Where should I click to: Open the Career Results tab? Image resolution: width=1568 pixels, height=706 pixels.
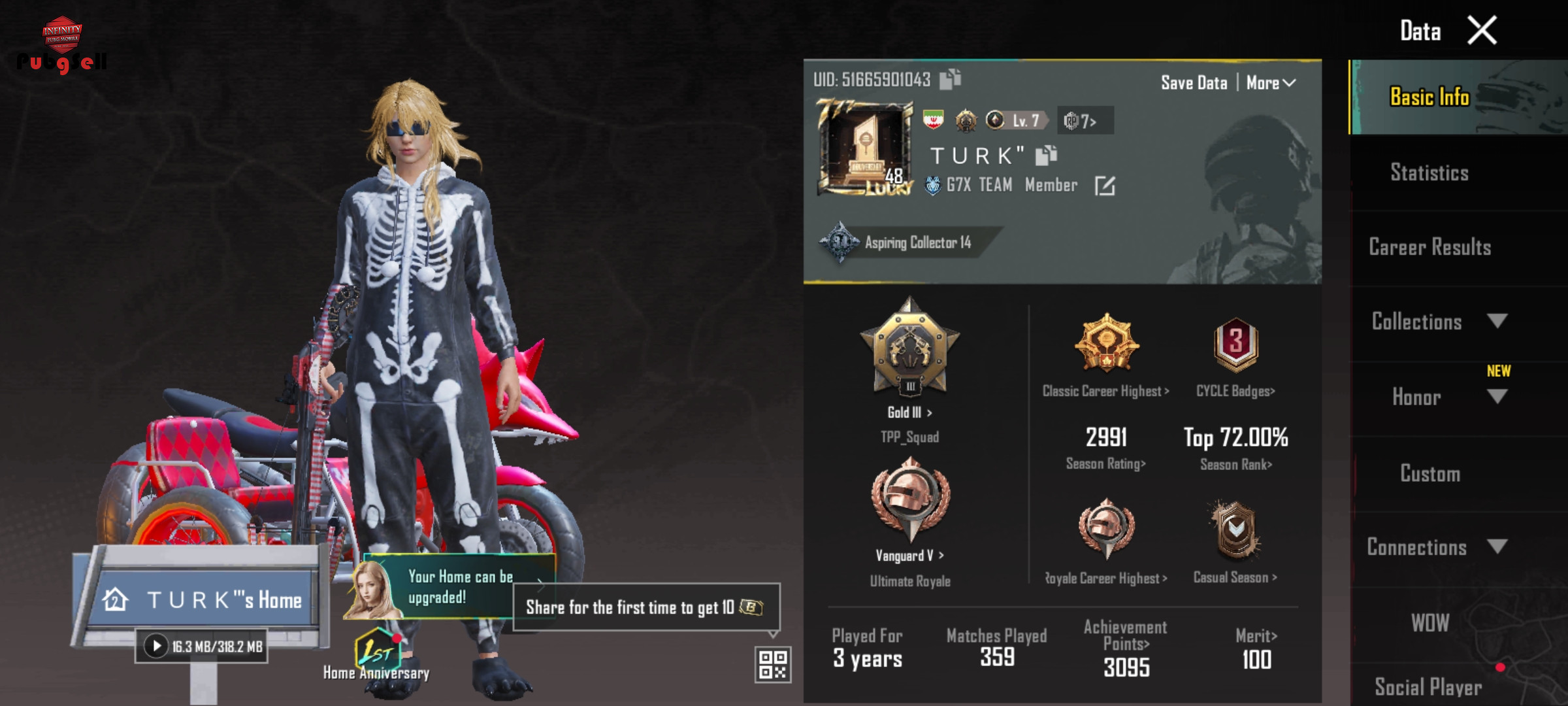1429,247
